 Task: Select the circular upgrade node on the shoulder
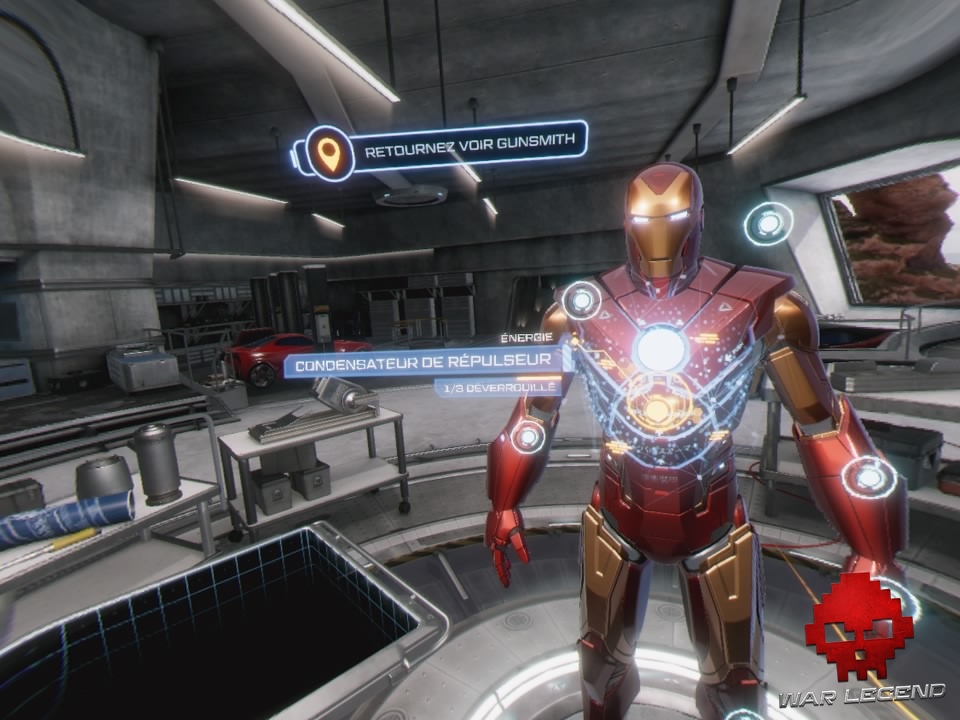(581, 299)
